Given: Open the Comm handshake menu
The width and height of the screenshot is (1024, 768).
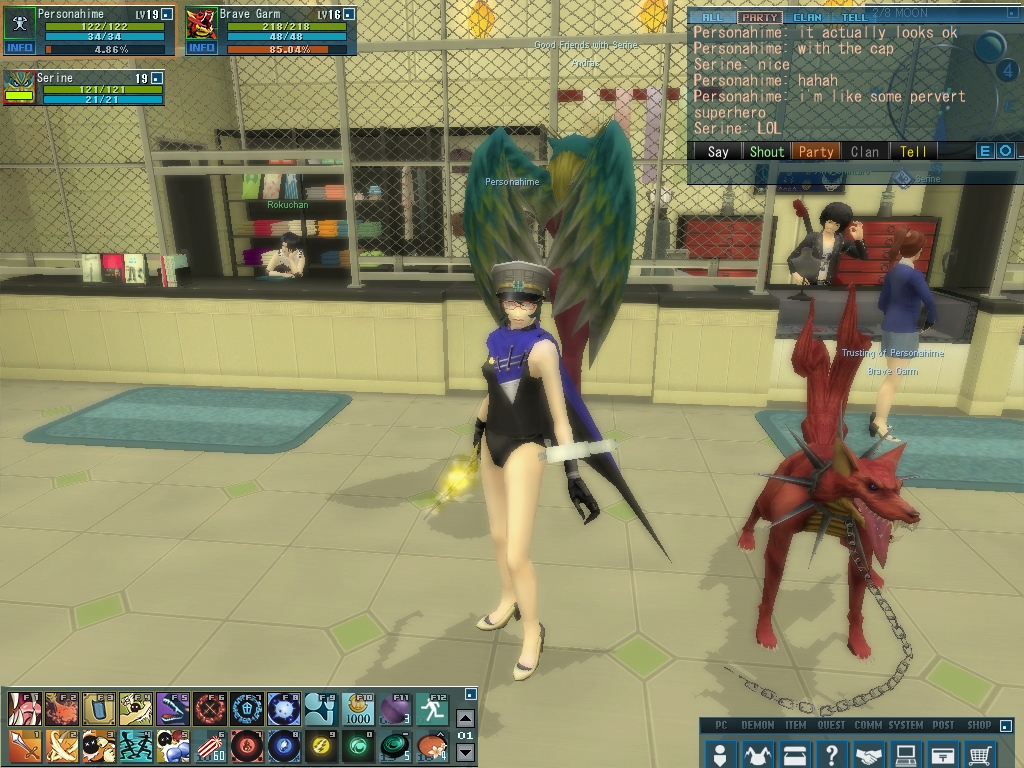Looking at the screenshot, I should tap(869, 754).
